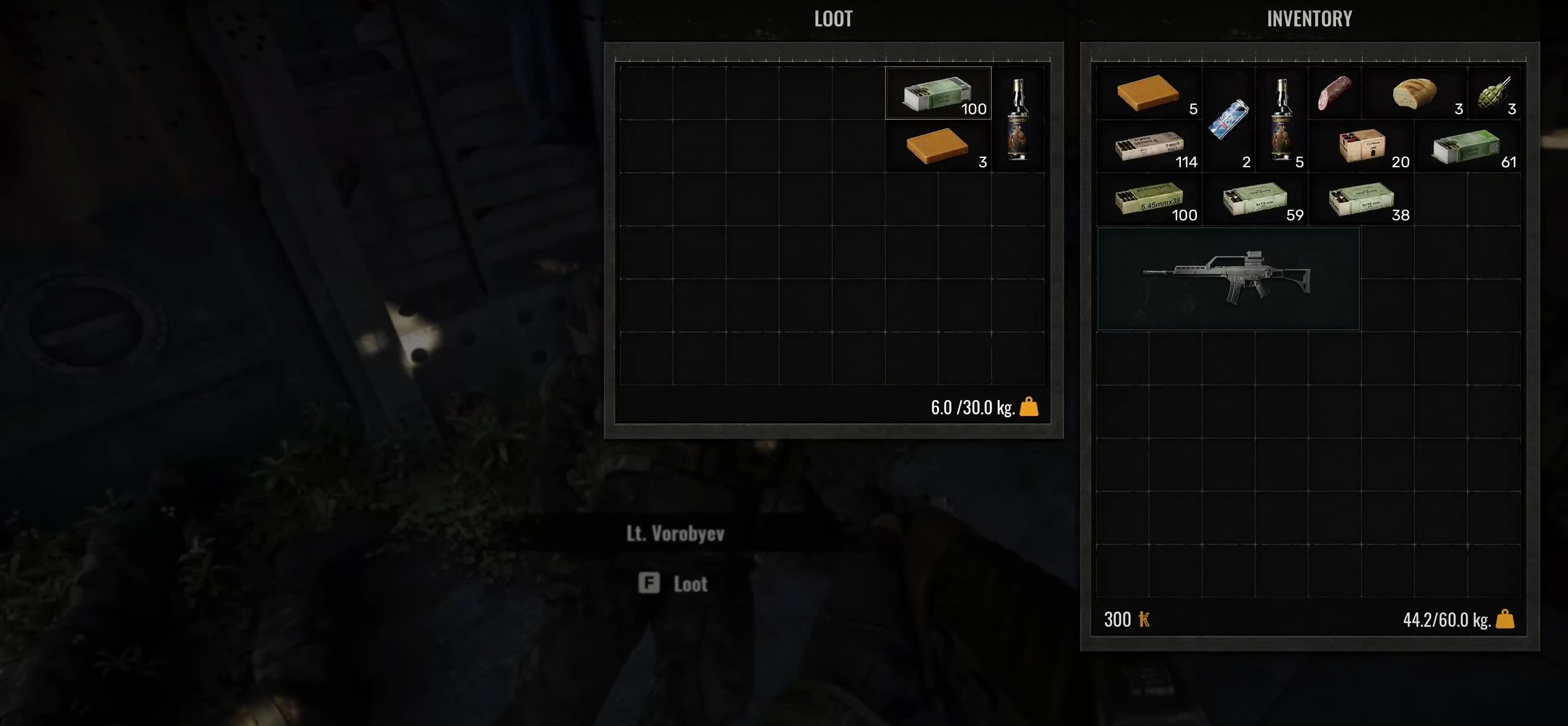Select the inventory vodka stack of 5
The image size is (1568, 726).
coord(1281,120)
